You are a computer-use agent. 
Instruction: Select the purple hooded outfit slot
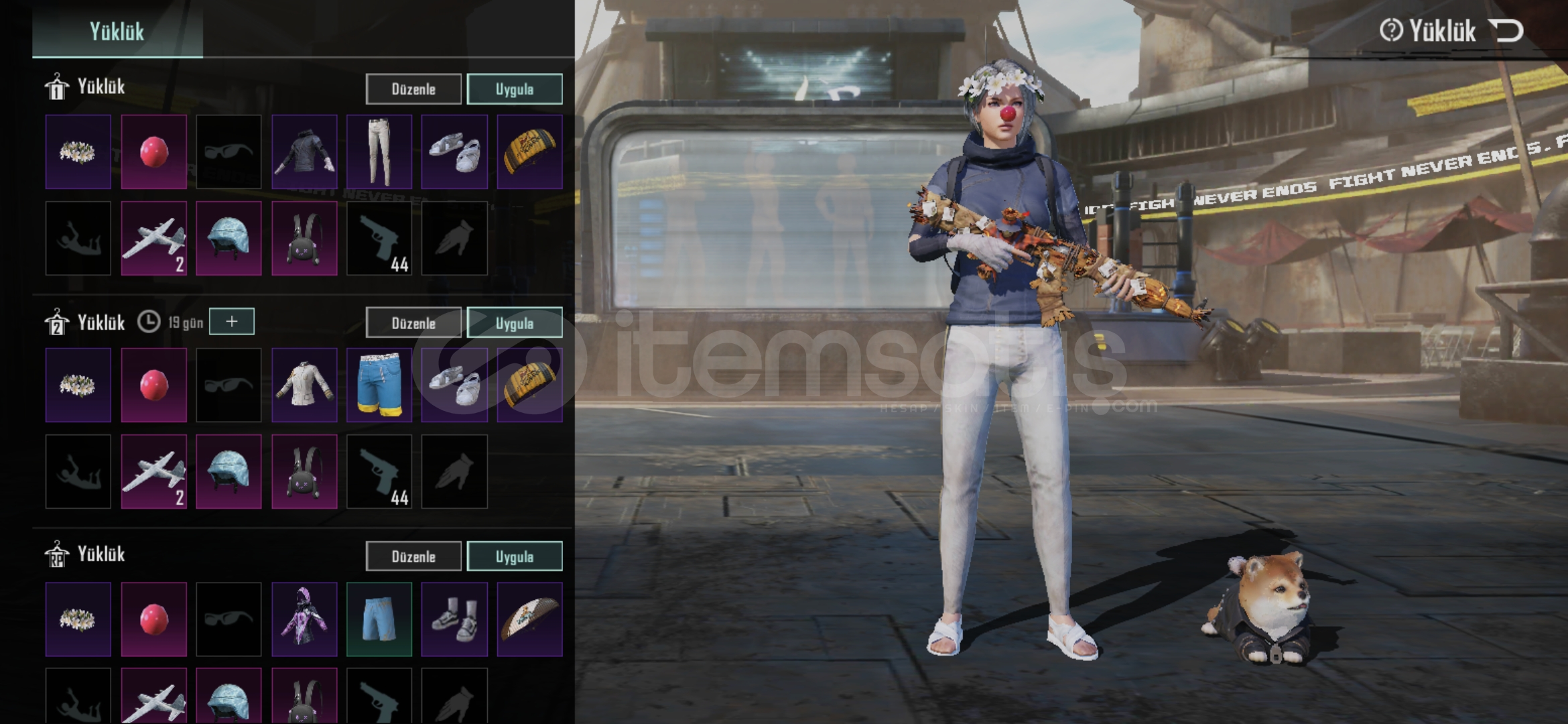(x=304, y=619)
